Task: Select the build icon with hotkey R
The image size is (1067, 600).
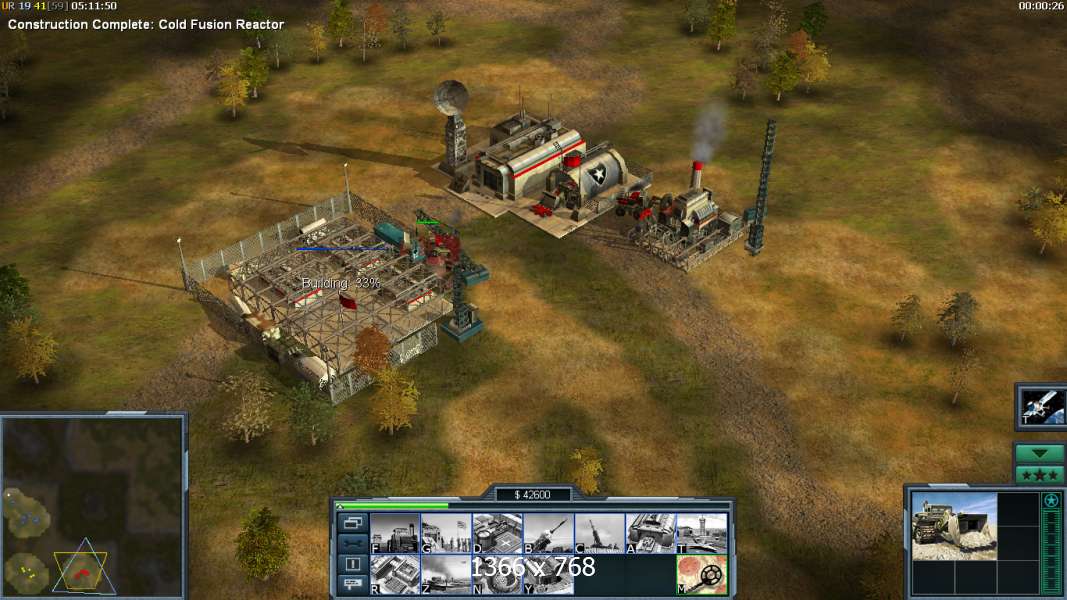Action: point(394,574)
